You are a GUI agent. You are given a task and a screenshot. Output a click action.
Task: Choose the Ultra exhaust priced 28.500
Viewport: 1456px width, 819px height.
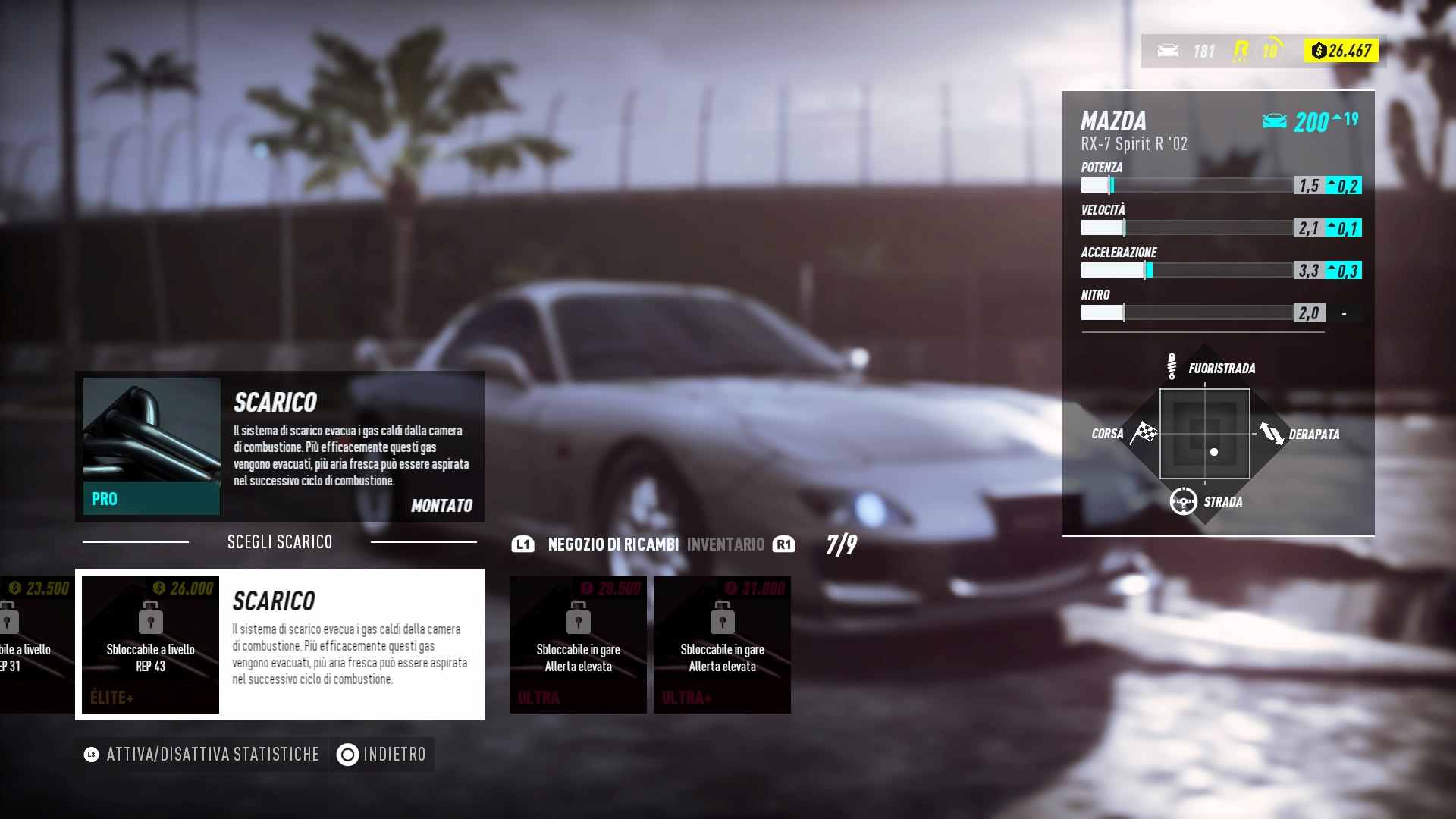(x=578, y=645)
